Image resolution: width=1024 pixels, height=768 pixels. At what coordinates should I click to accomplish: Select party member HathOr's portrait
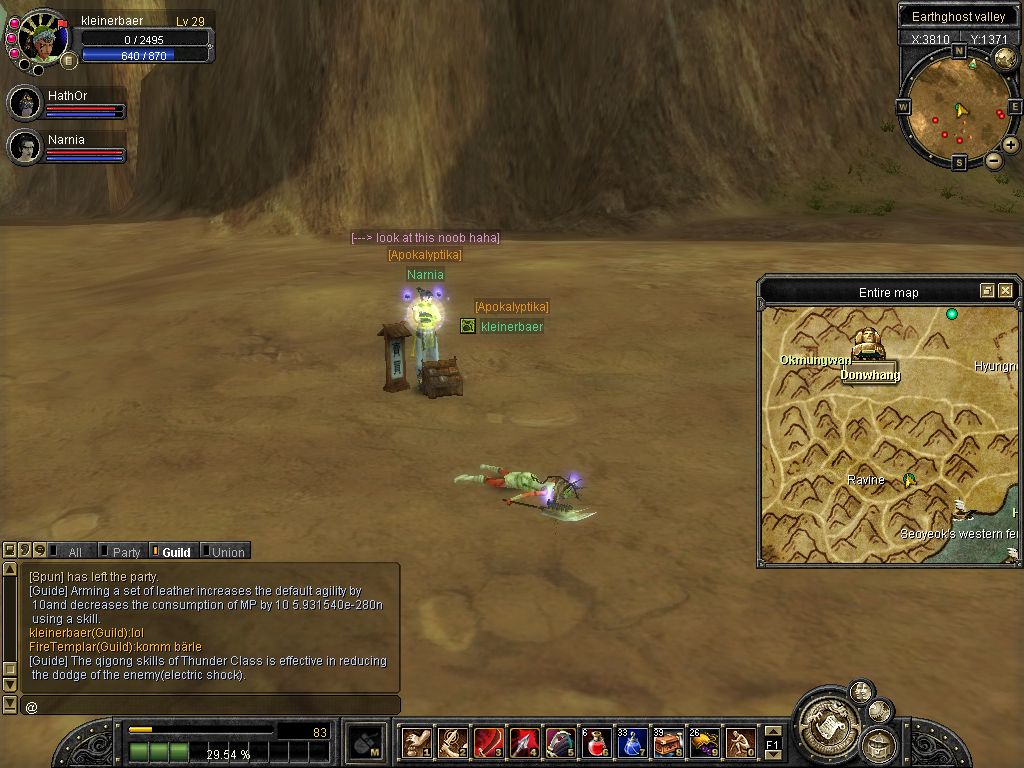coord(25,103)
